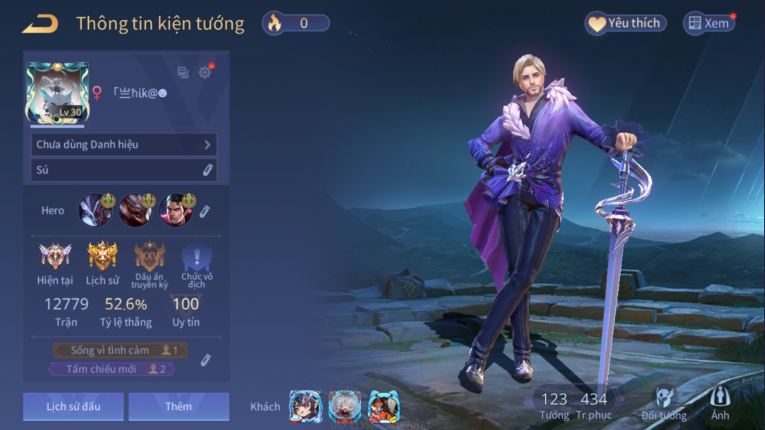This screenshot has width=765, height=430.
Task: Open the Tướng and Tr.phục collection counter
Action: click(573, 405)
